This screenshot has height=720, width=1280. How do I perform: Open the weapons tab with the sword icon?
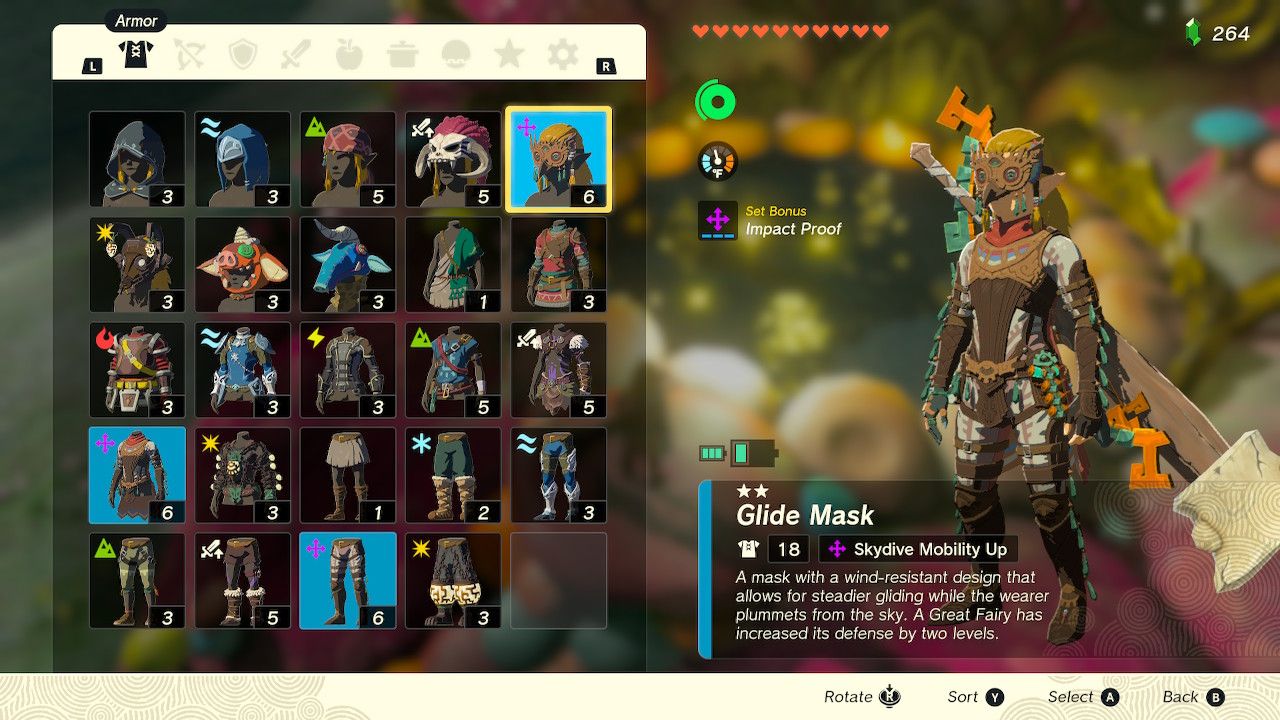[298, 55]
